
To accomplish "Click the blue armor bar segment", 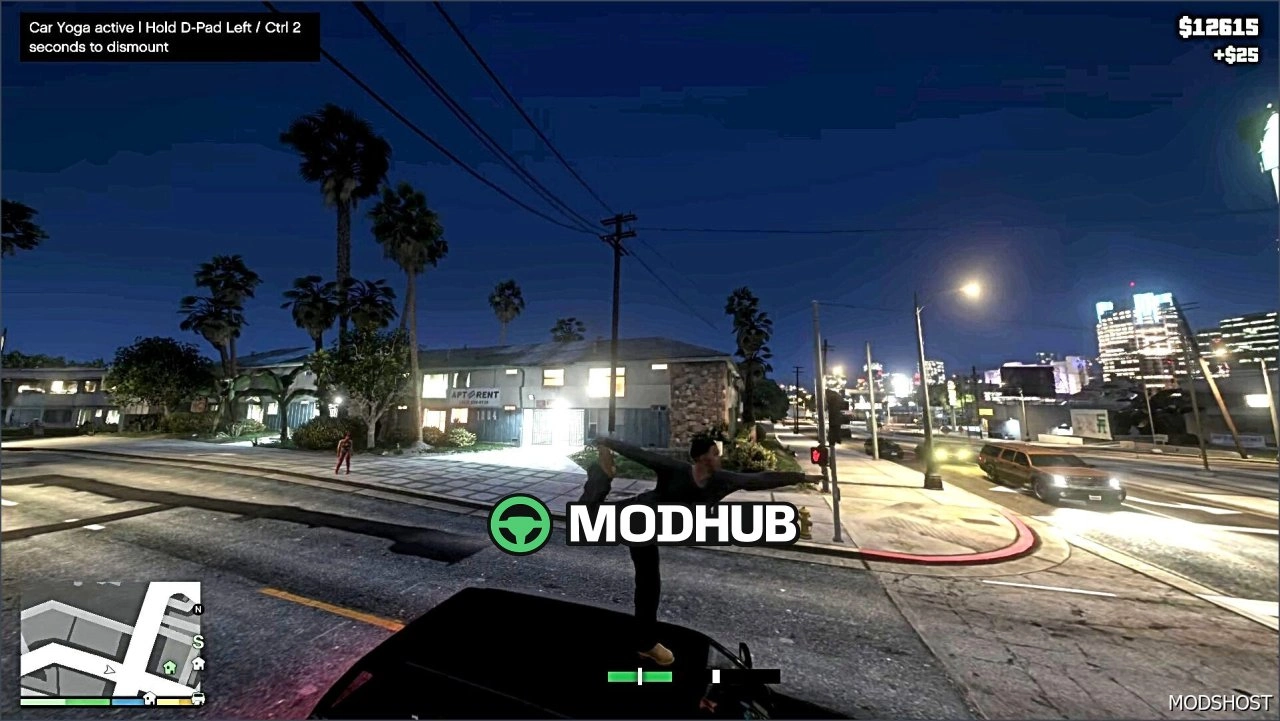I will click(127, 701).
